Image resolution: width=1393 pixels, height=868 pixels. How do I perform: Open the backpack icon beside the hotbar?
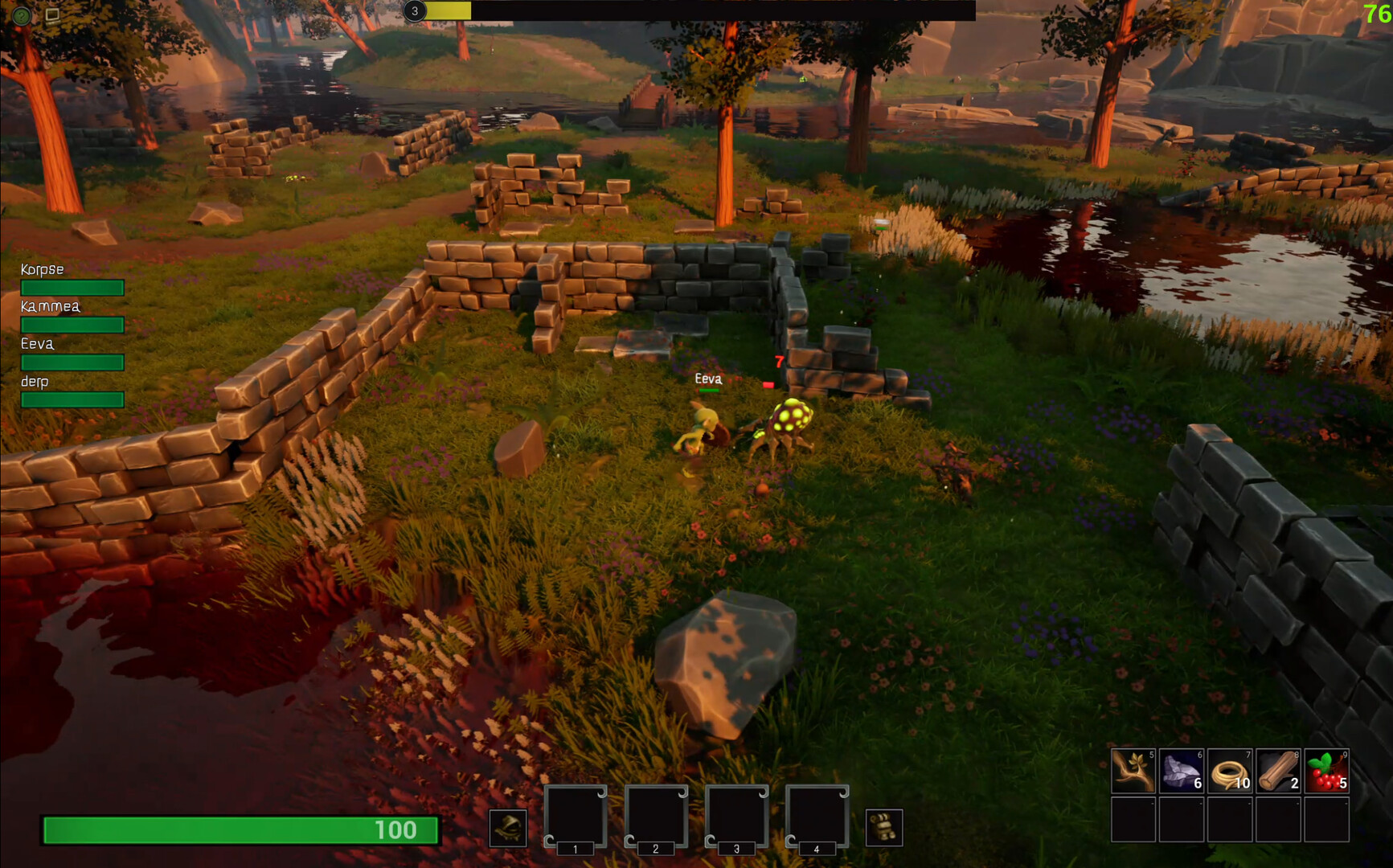[883, 828]
